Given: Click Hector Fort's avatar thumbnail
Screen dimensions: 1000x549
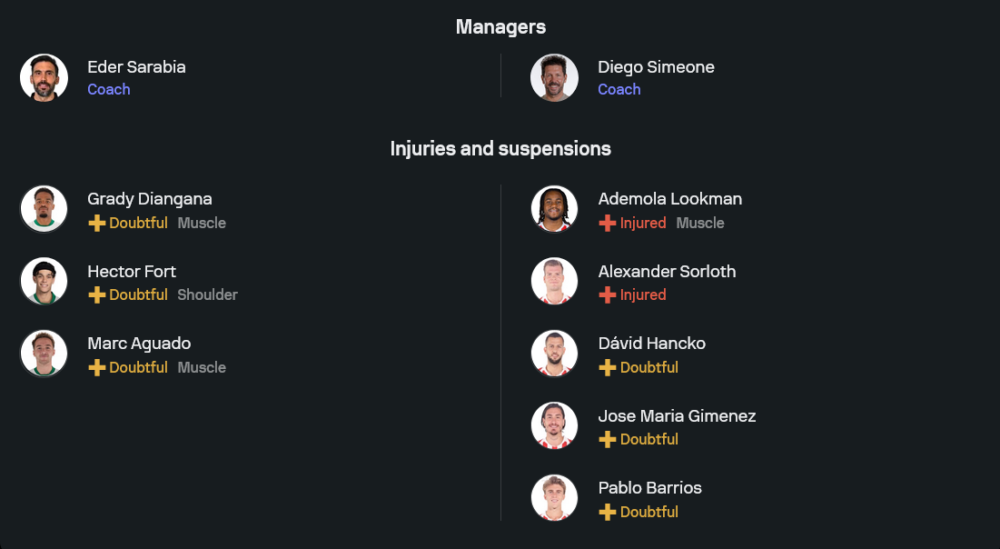Looking at the screenshot, I should pyautogui.click(x=44, y=281).
